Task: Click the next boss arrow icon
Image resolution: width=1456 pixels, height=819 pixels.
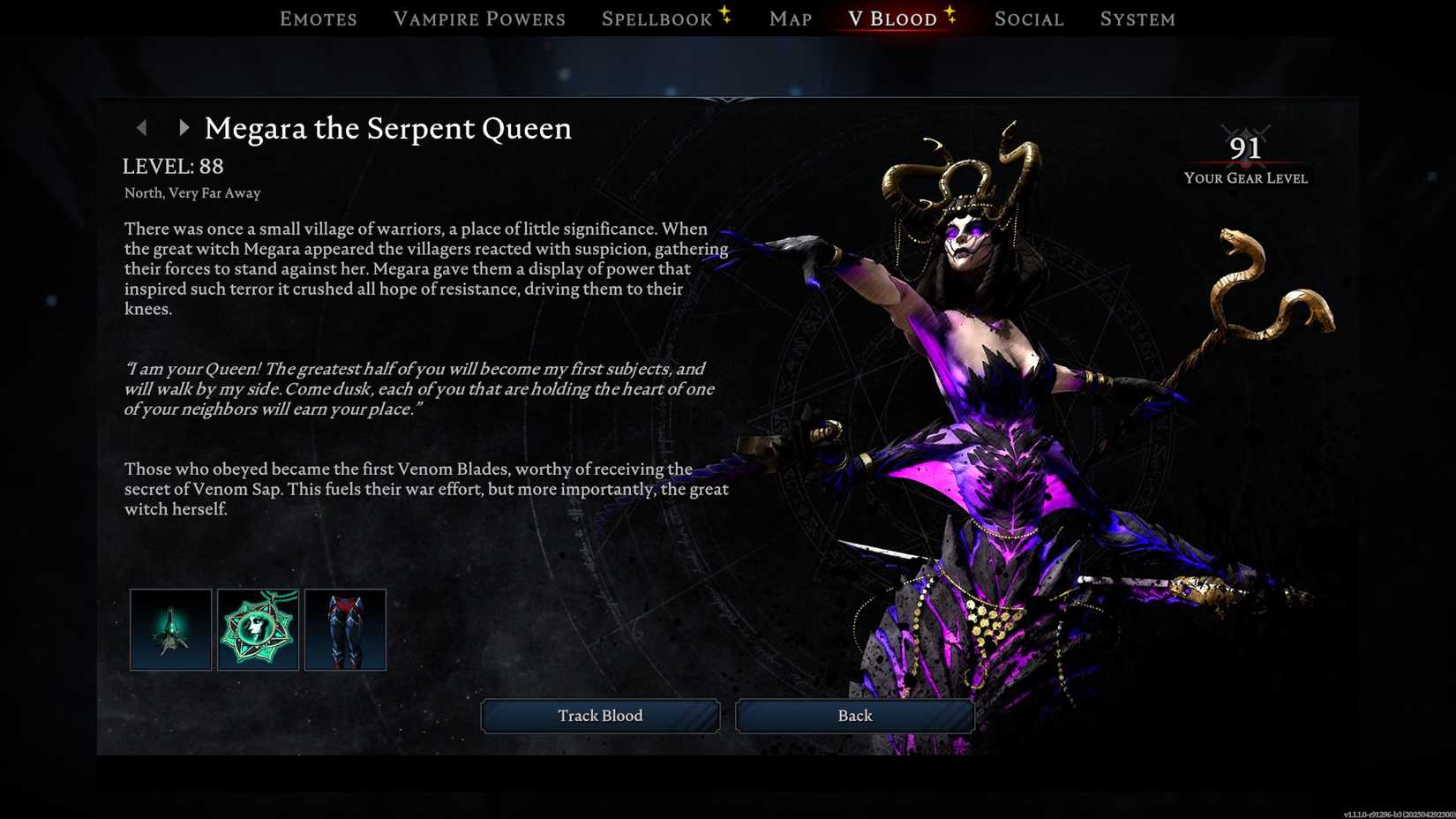Action: [x=184, y=128]
